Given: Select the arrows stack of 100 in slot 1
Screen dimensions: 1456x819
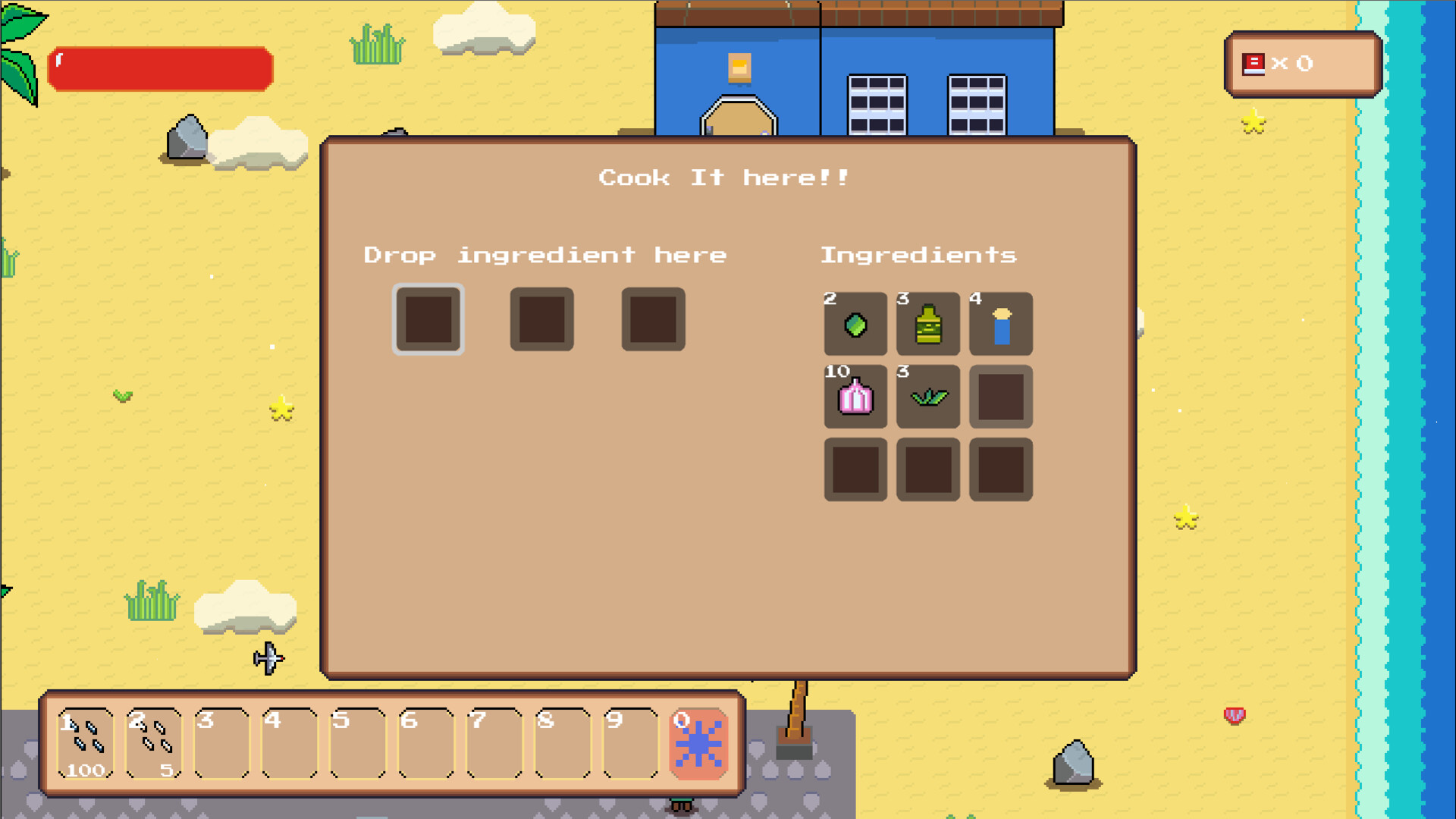Looking at the screenshot, I should coord(86,741).
